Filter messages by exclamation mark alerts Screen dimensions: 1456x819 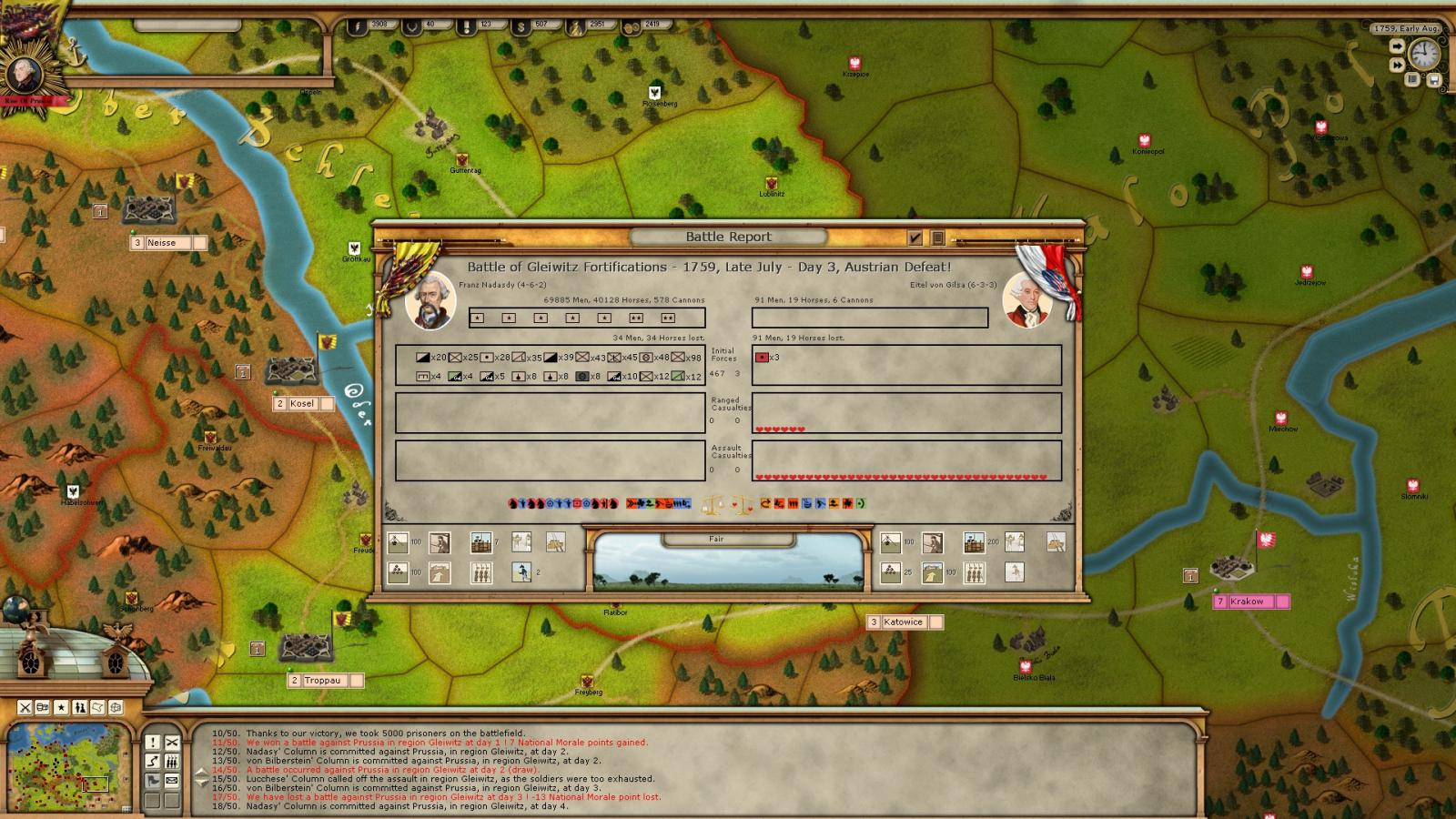click(153, 742)
